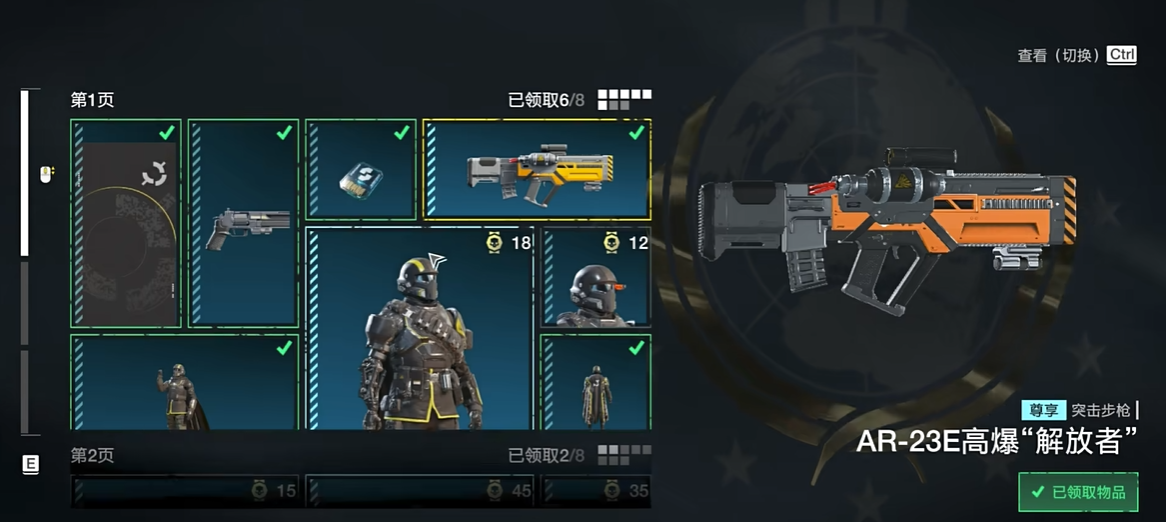Select the page 2 item costing 35 medals
The width and height of the screenshot is (1166, 522).
(596, 491)
